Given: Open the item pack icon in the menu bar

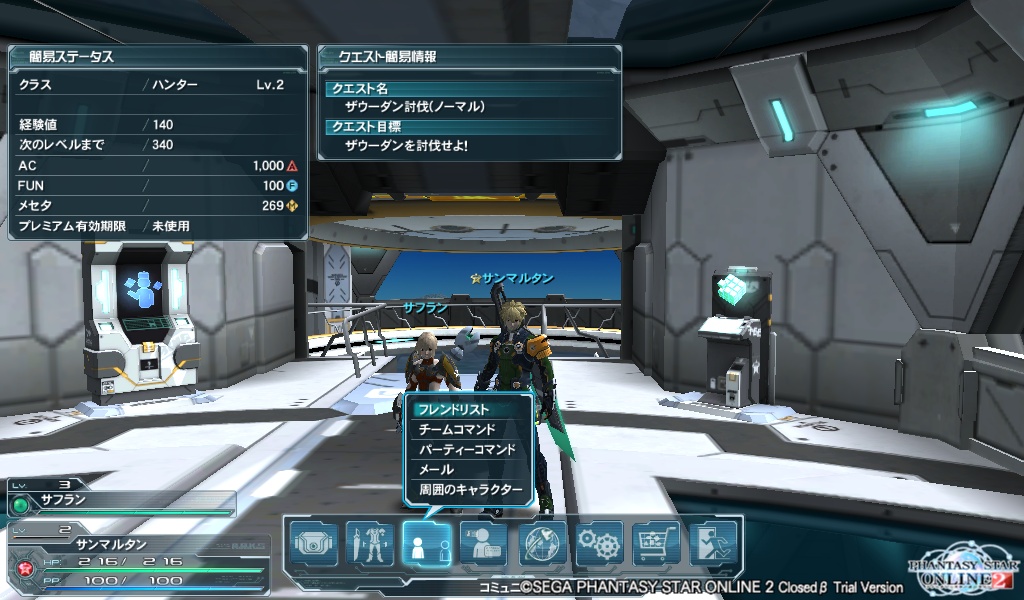Looking at the screenshot, I should click(x=313, y=544).
